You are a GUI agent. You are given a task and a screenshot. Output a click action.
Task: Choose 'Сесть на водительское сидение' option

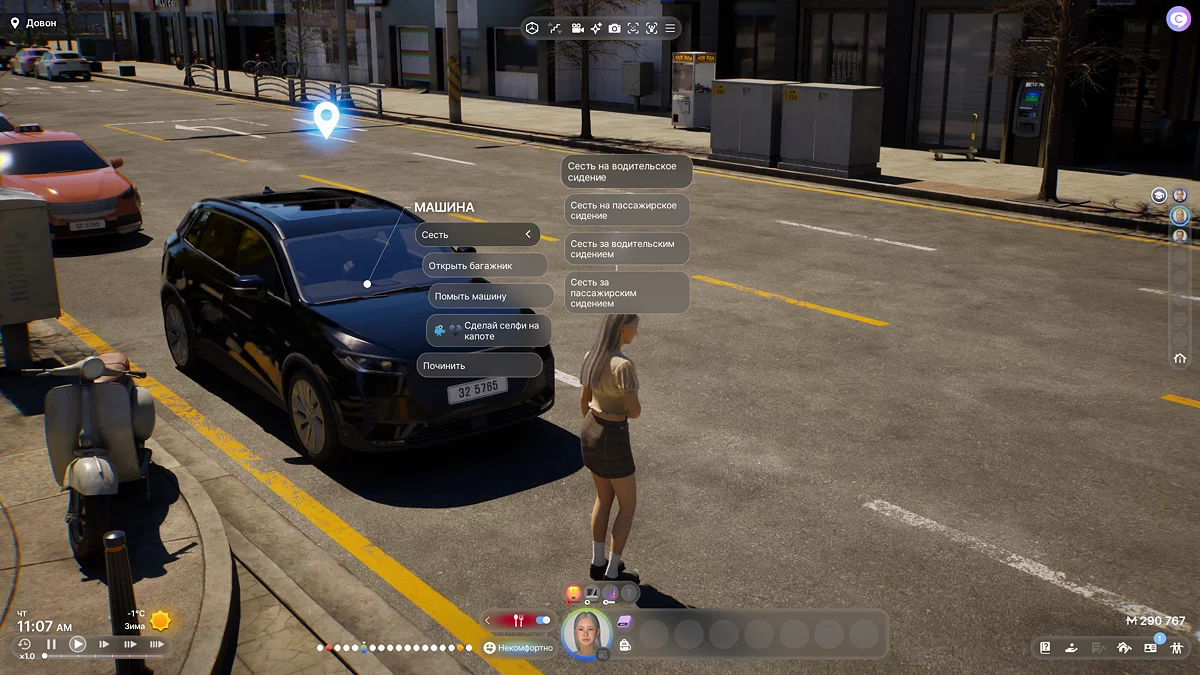tap(626, 172)
